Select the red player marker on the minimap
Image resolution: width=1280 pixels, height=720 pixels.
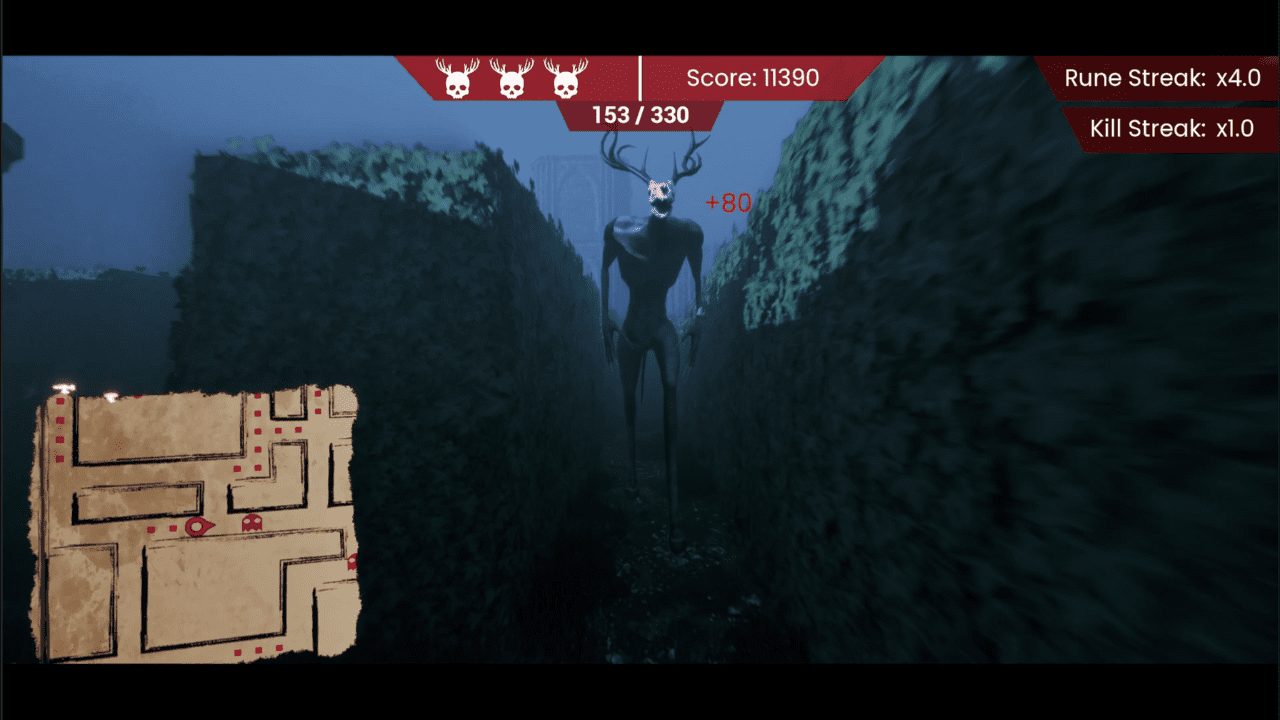(x=199, y=526)
